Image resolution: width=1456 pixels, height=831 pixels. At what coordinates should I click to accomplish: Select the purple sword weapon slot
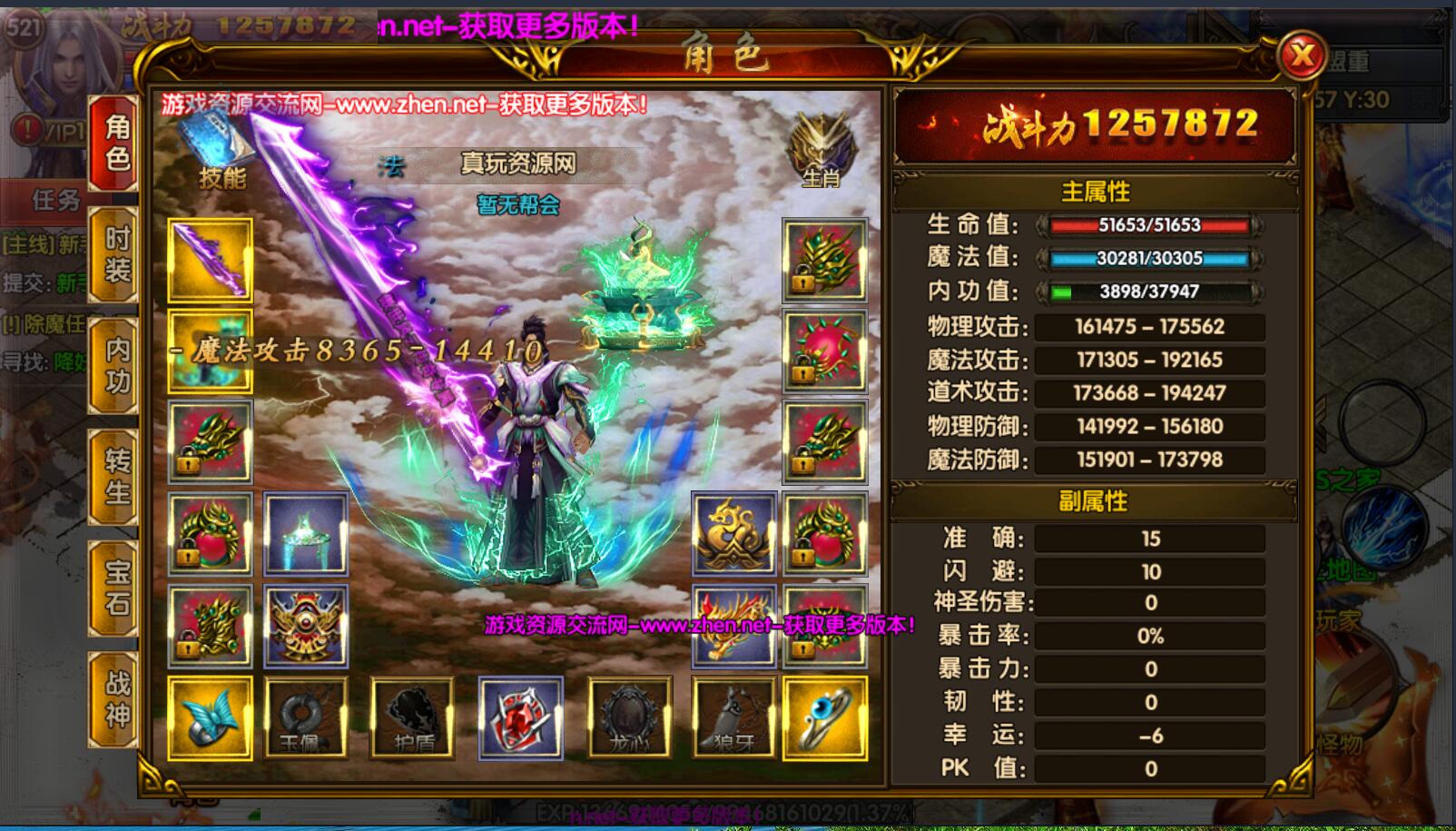(210, 261)
